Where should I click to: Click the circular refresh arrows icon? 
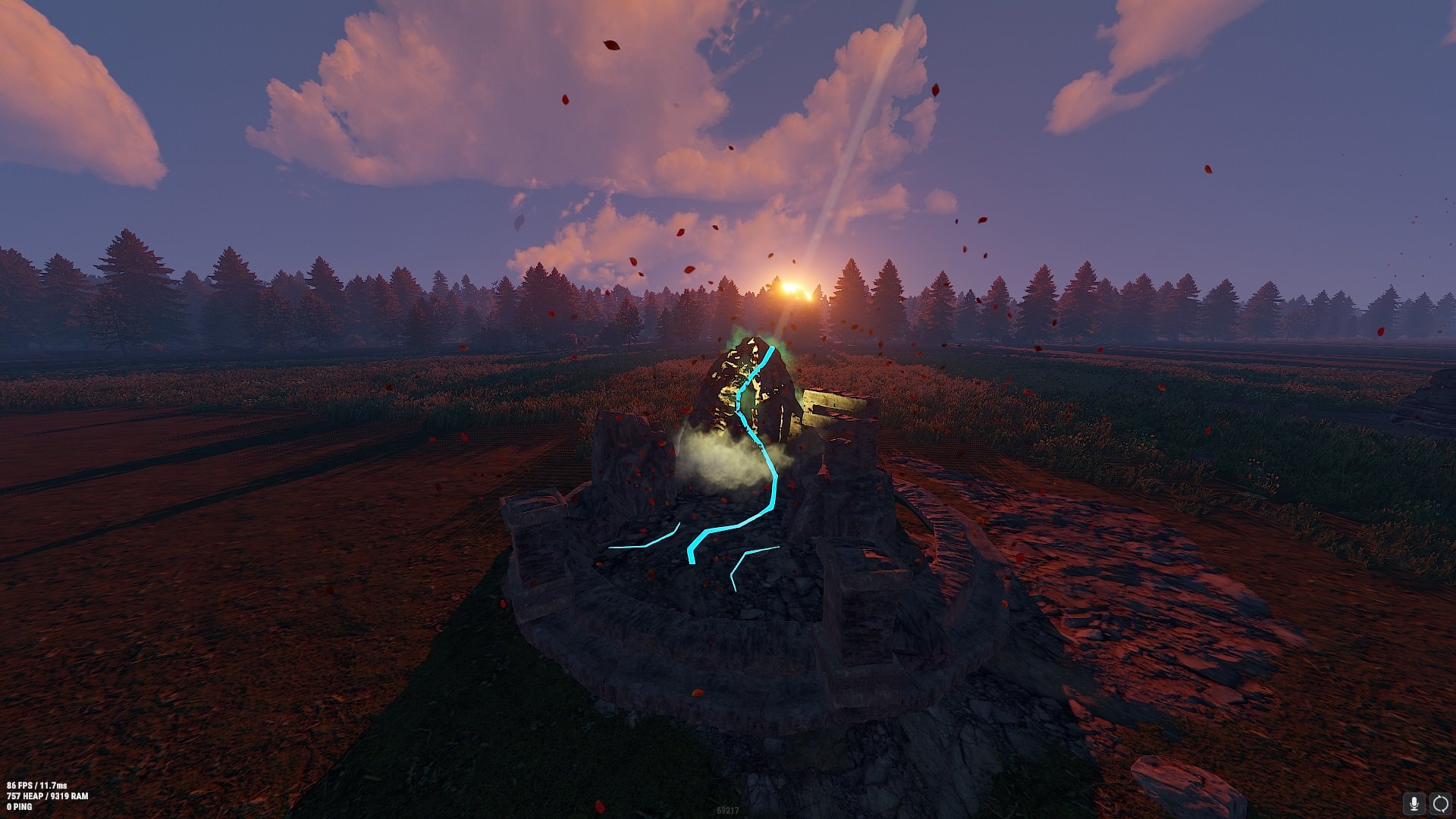click(1440, 803)
